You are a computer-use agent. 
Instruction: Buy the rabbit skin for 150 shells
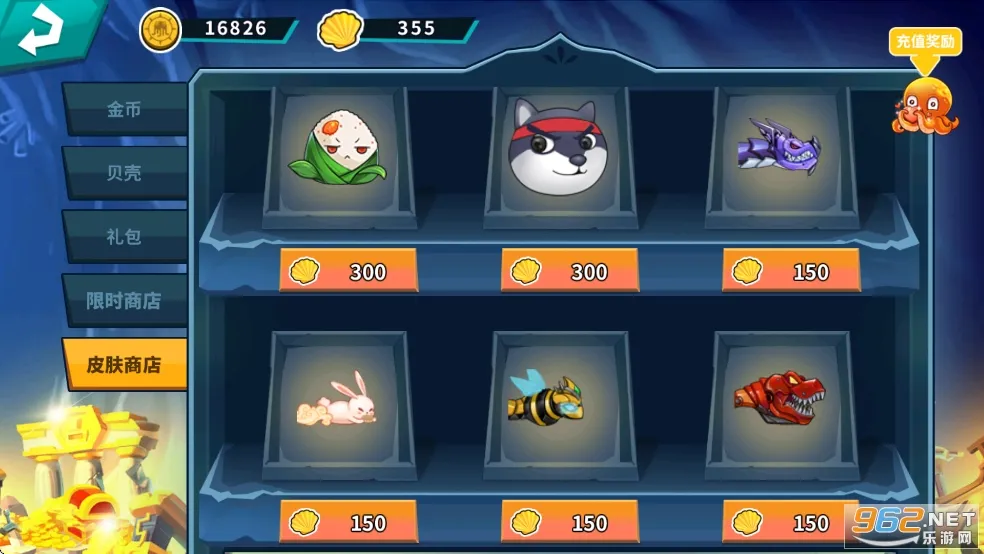click(x=348, y=521)
